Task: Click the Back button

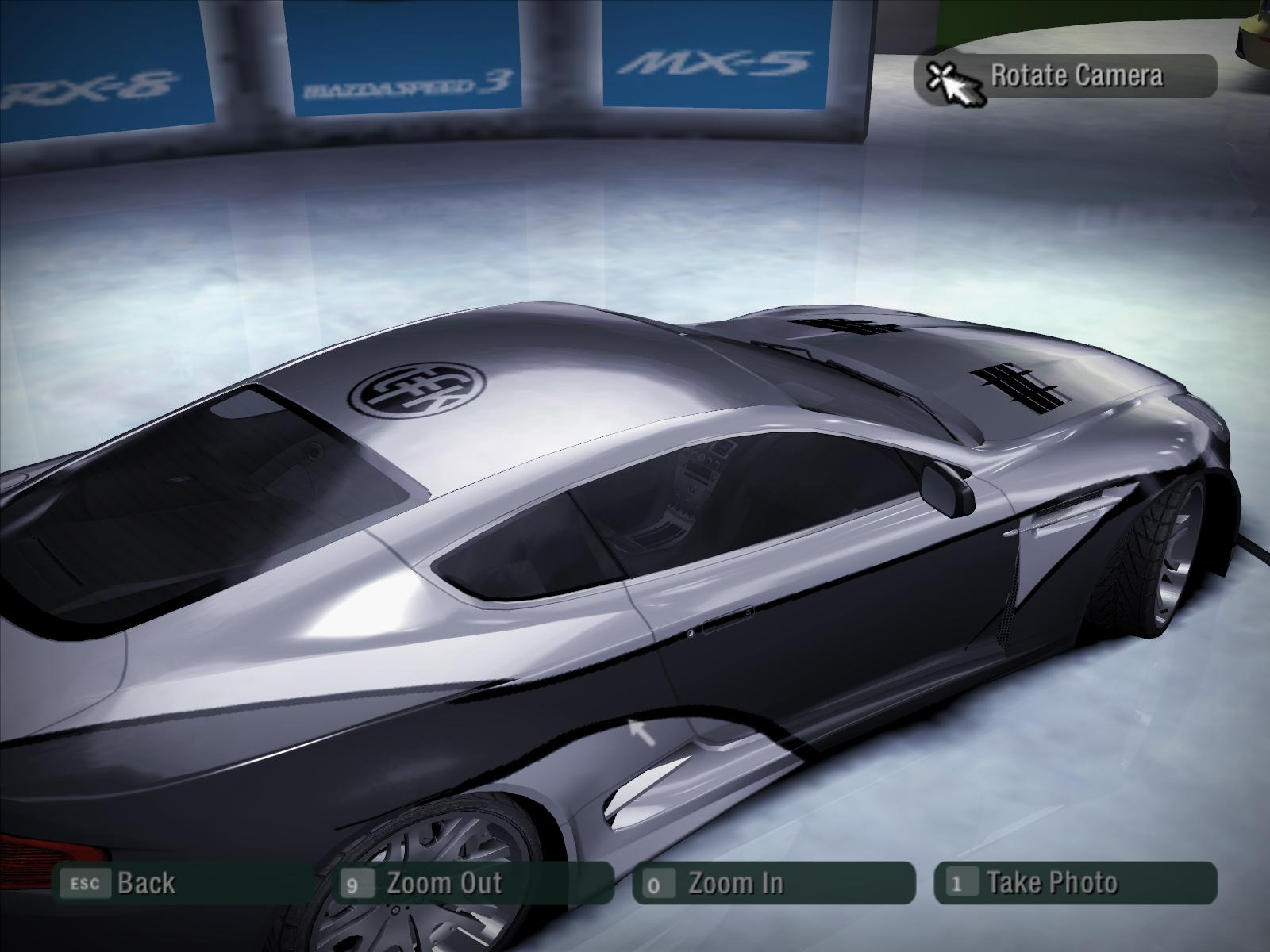Action: pyautogui.click(x=146, y=883)
